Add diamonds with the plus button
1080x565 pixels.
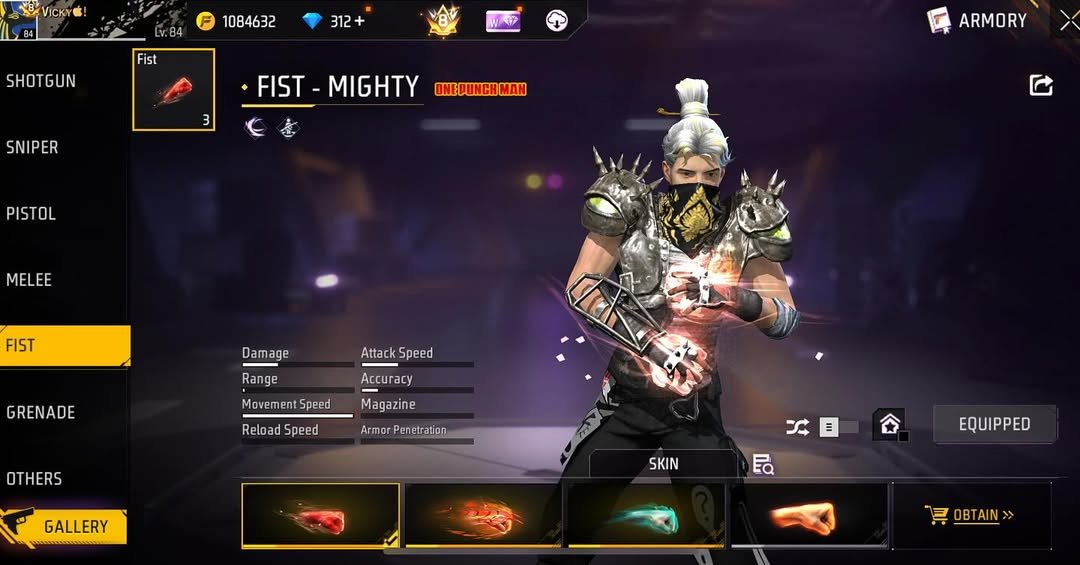click(x=359, y=21)
